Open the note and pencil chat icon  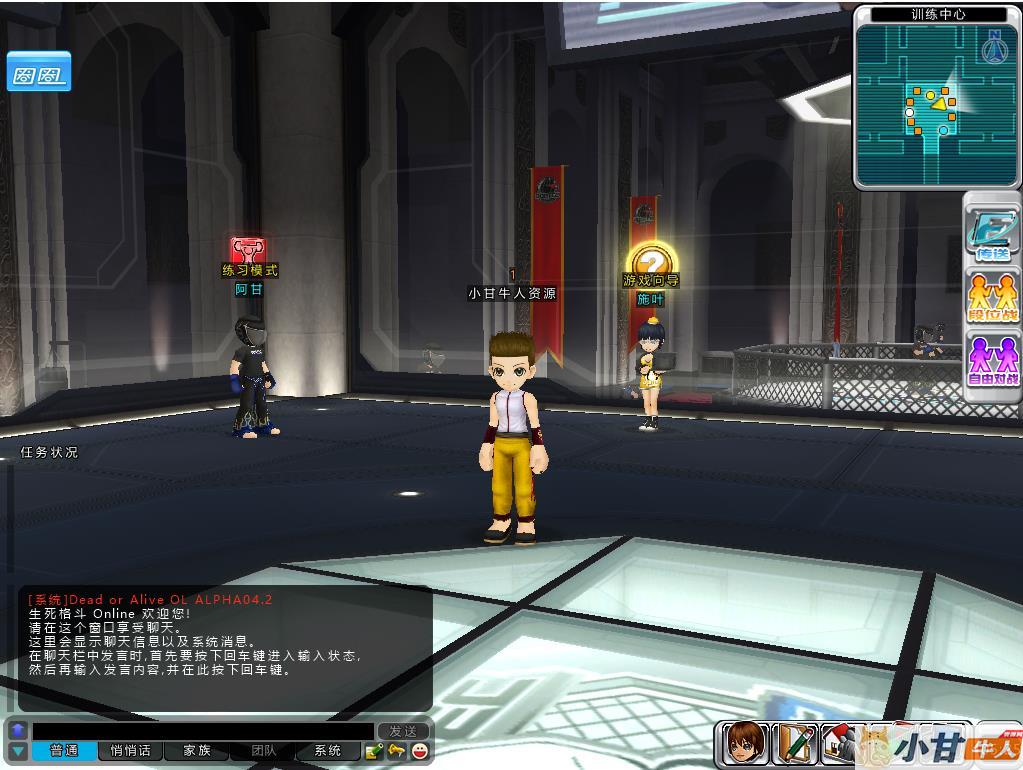(374, 751)
